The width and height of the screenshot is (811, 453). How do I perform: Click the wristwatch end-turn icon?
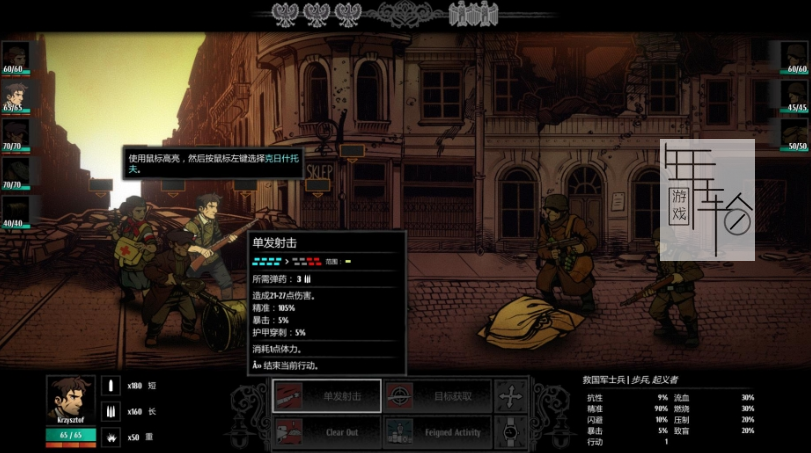click(512, 432)
